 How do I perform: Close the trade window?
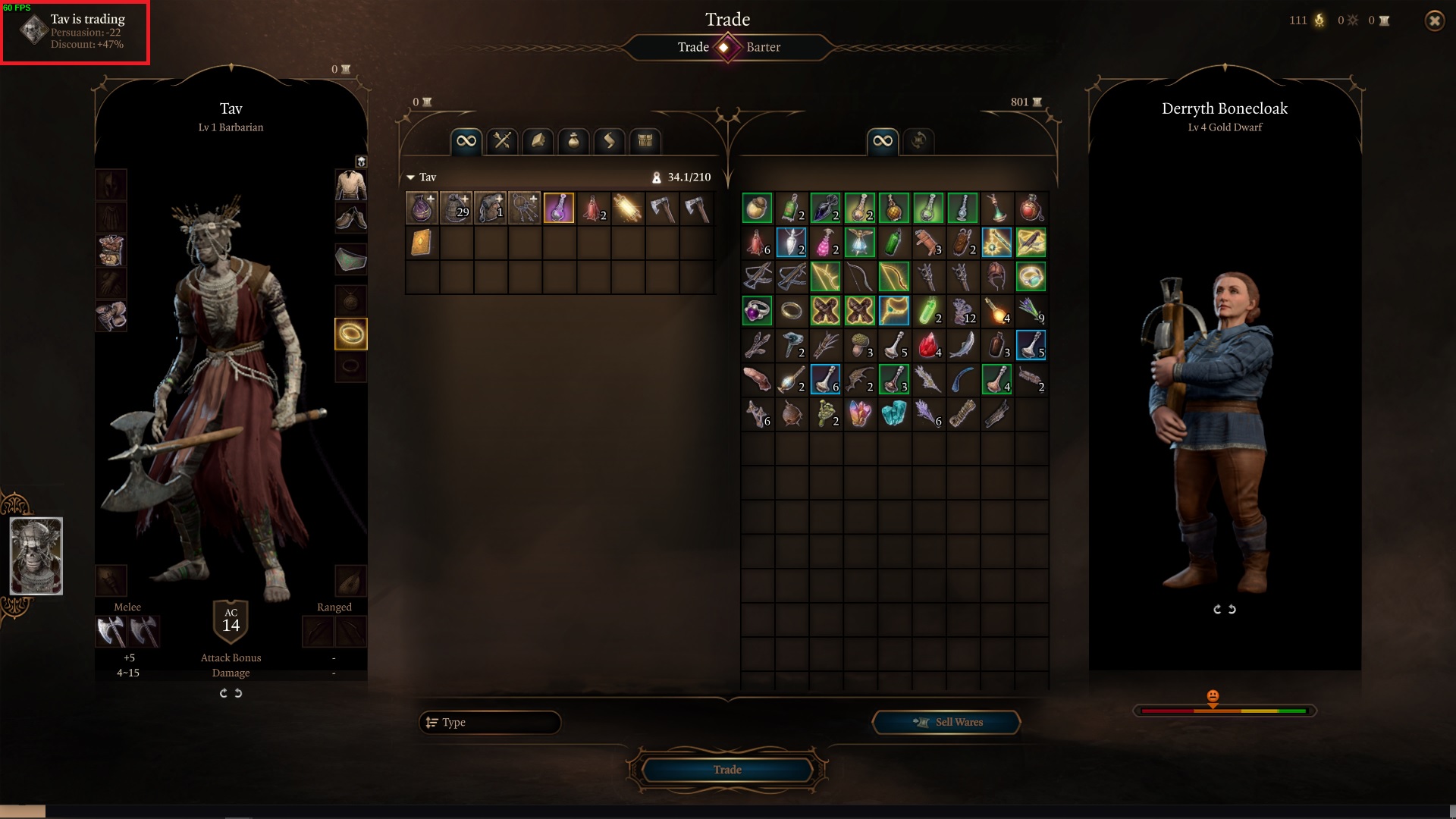[x=1434, y=21]
